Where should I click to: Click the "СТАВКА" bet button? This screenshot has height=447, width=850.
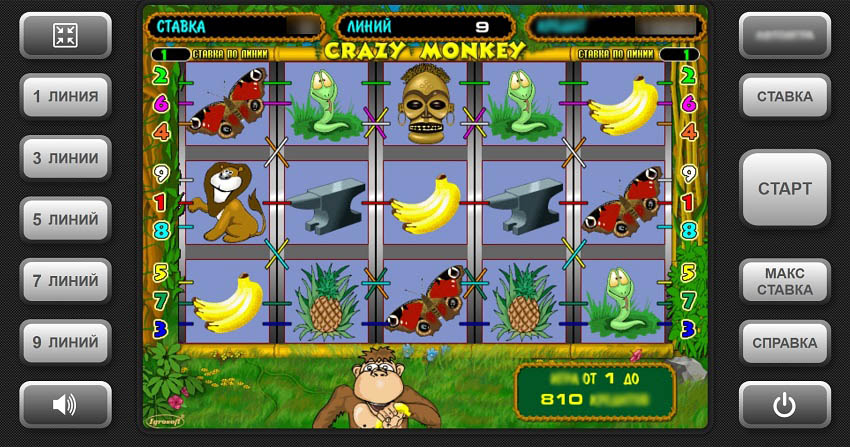pyautogui.click(x=784, y=97)
